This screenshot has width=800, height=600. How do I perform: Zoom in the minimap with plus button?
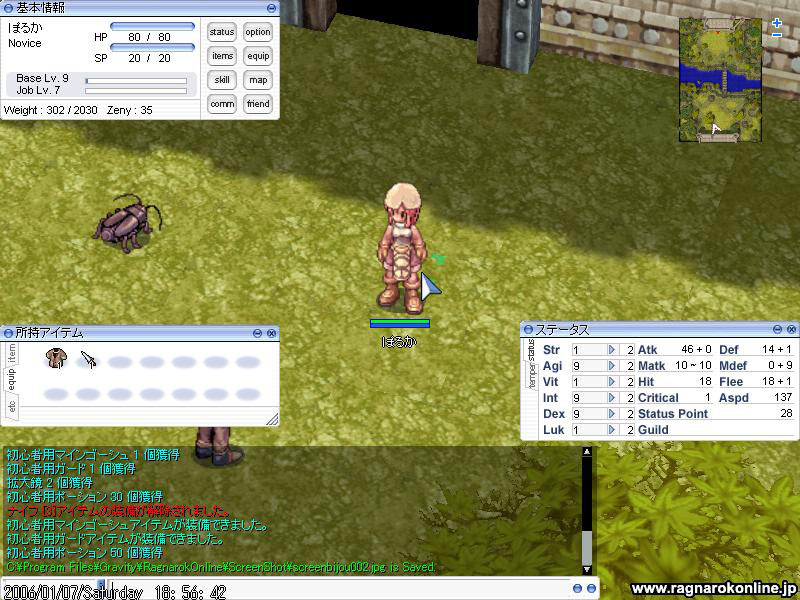777,23
